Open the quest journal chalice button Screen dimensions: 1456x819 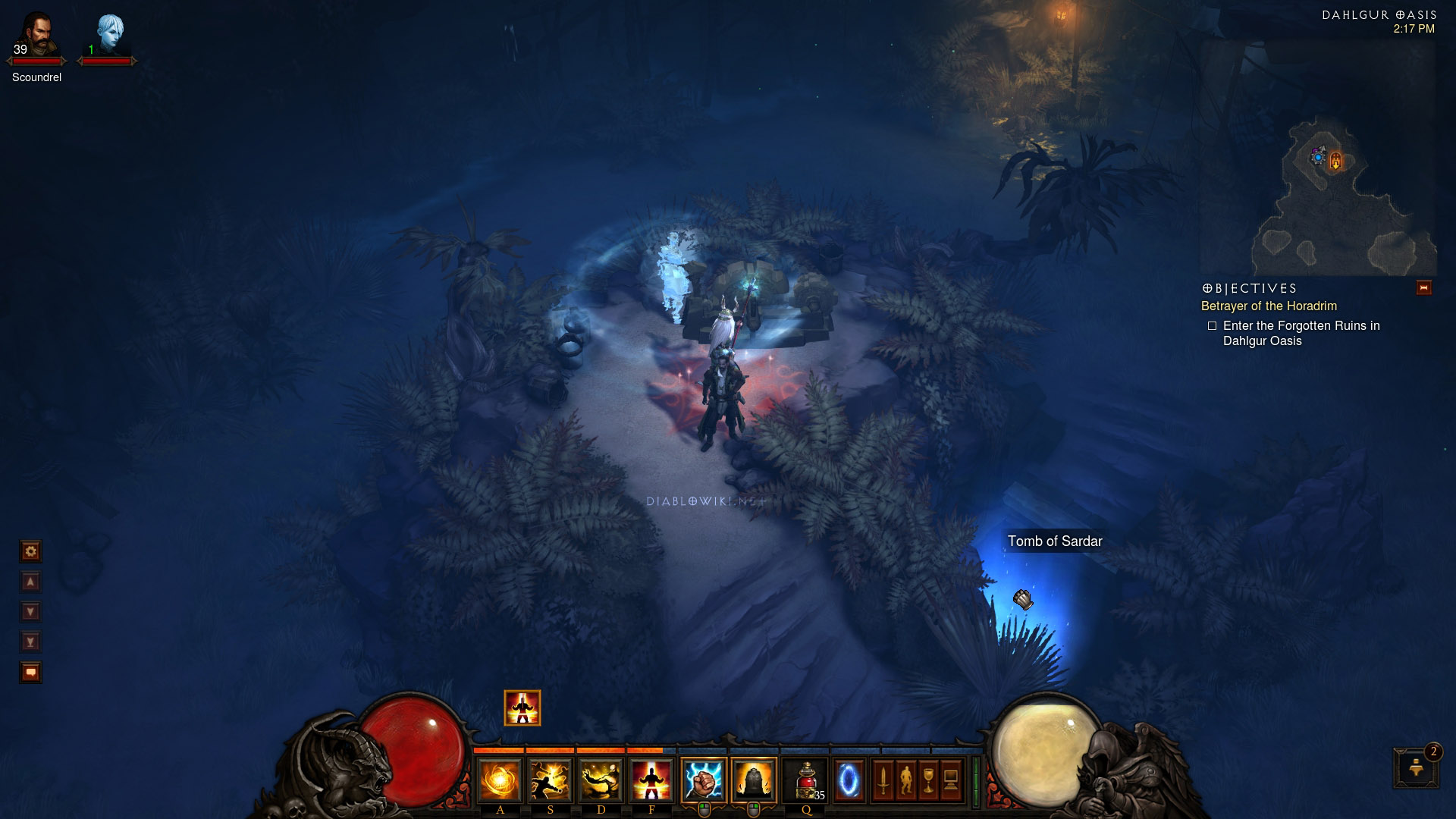(928, 780)
